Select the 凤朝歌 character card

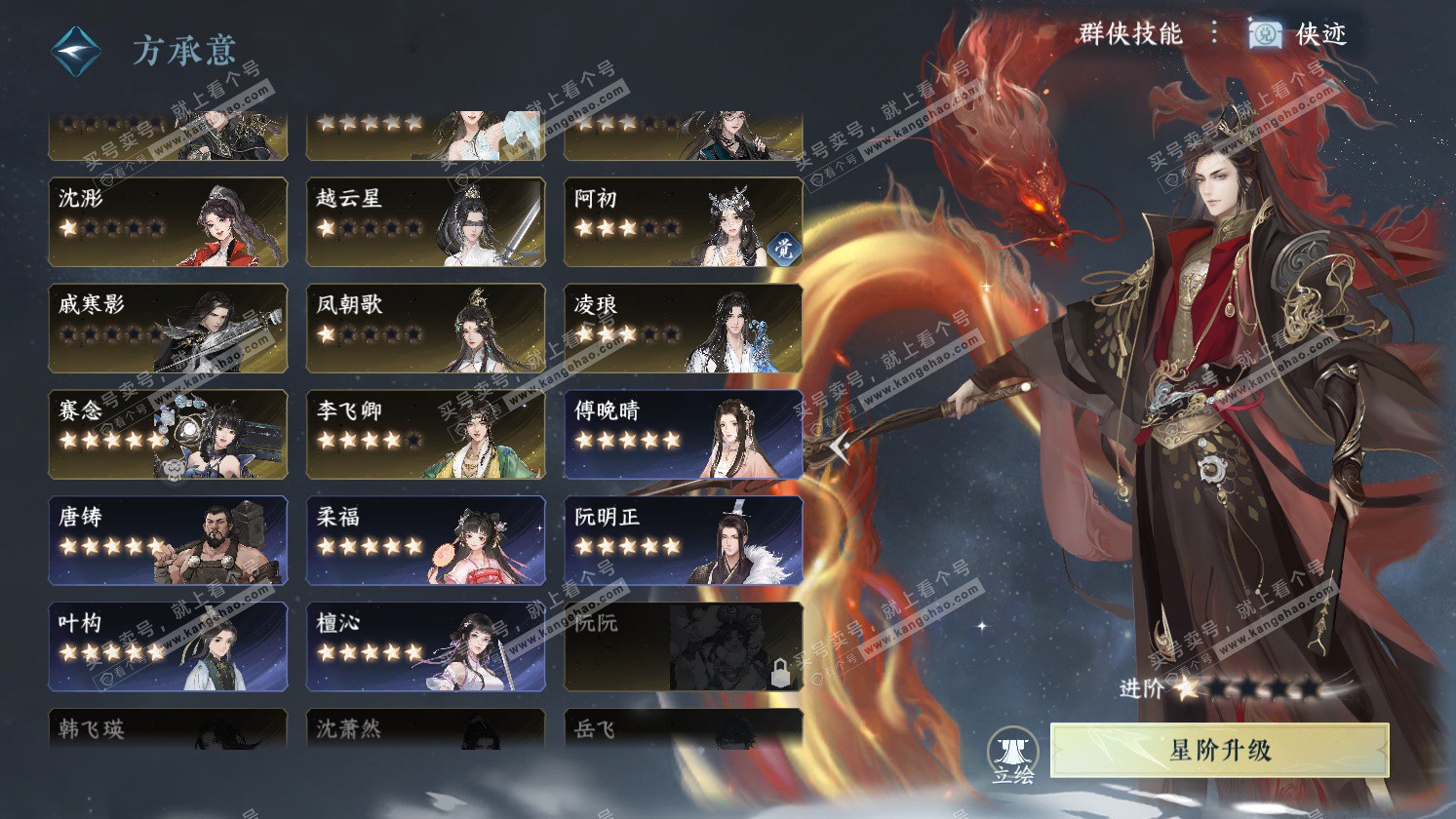pos(425,328)
